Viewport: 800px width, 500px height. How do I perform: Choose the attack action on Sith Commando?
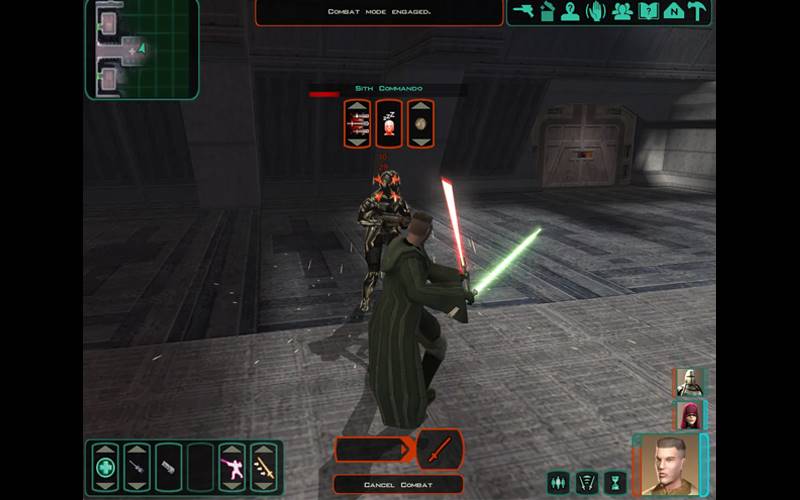(357, 123)
